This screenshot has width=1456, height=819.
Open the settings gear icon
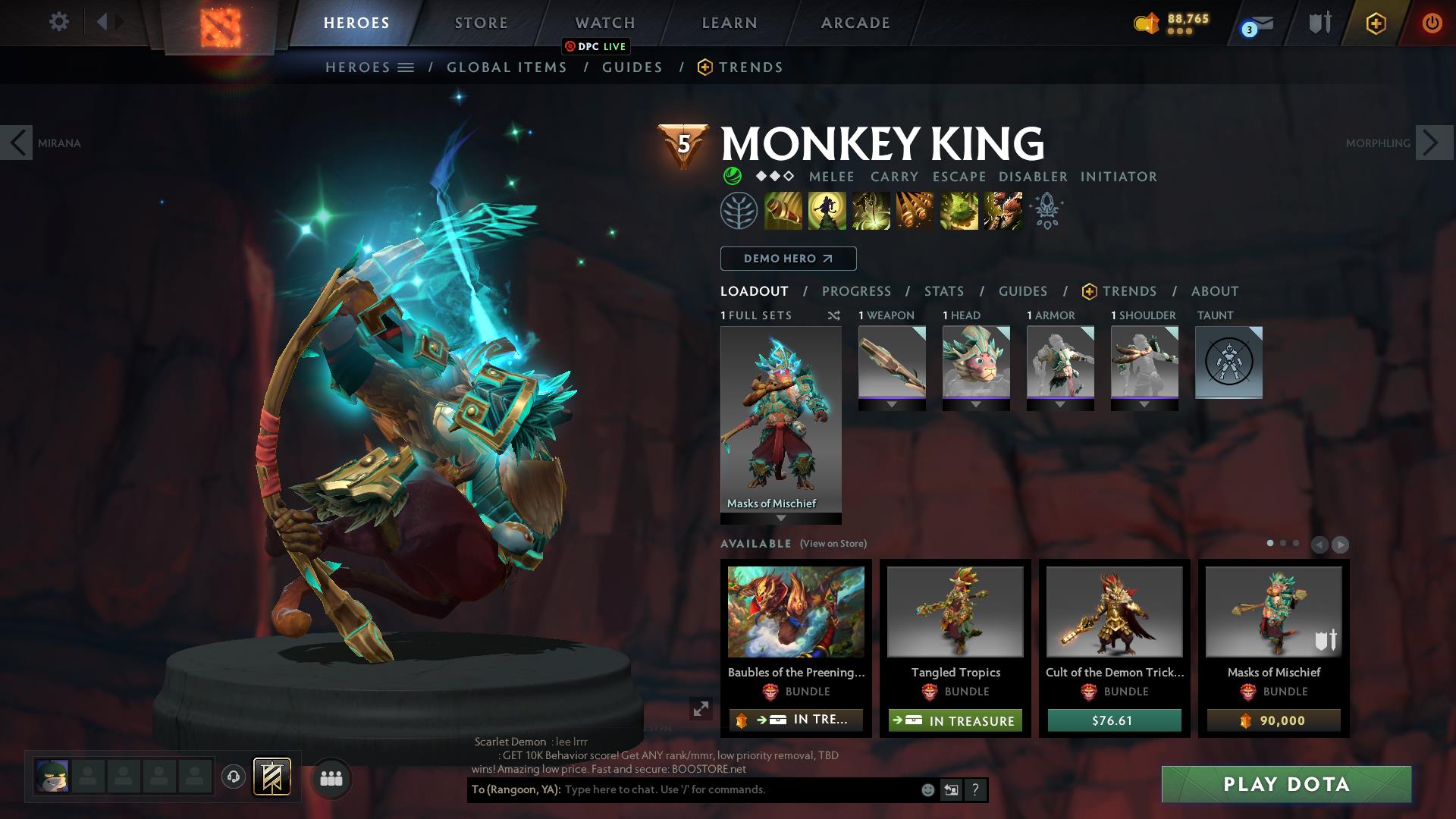(x=58, y=22)
